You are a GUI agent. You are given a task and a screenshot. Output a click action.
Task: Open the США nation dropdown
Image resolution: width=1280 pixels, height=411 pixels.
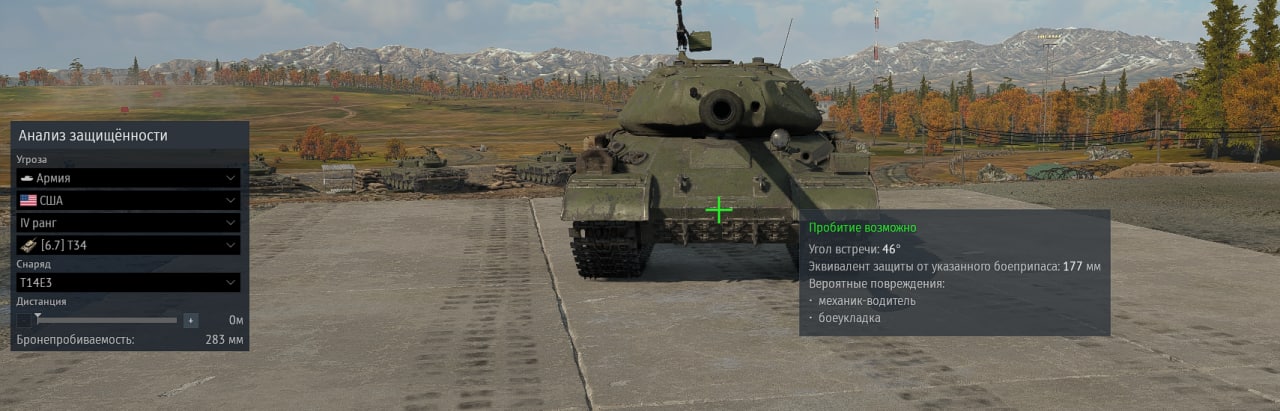click(x=128, y=200)
